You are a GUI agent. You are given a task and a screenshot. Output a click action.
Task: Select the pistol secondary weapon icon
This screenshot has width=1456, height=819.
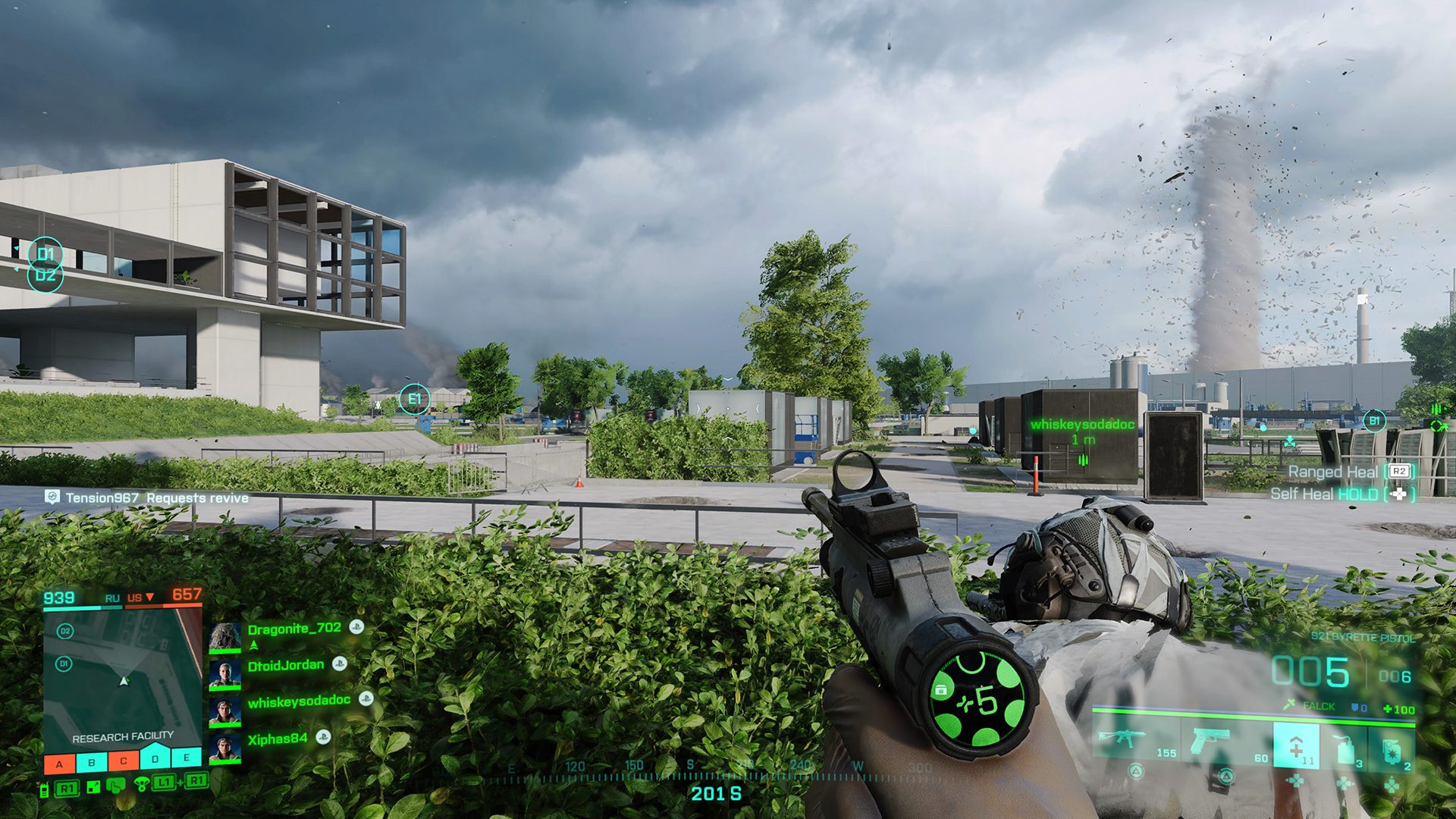click(x=1210, y=739)
